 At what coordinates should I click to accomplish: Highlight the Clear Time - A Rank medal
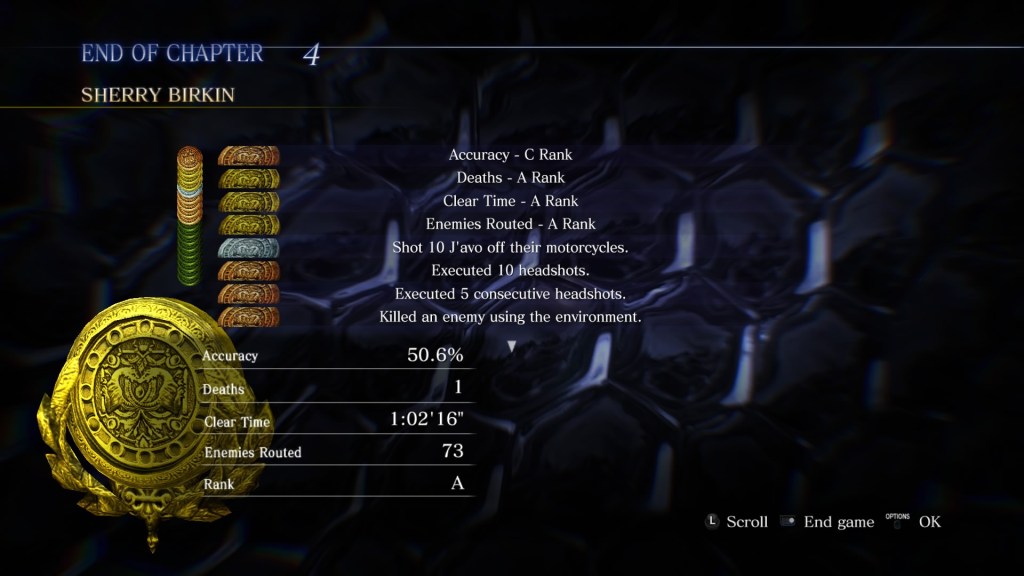510,201
